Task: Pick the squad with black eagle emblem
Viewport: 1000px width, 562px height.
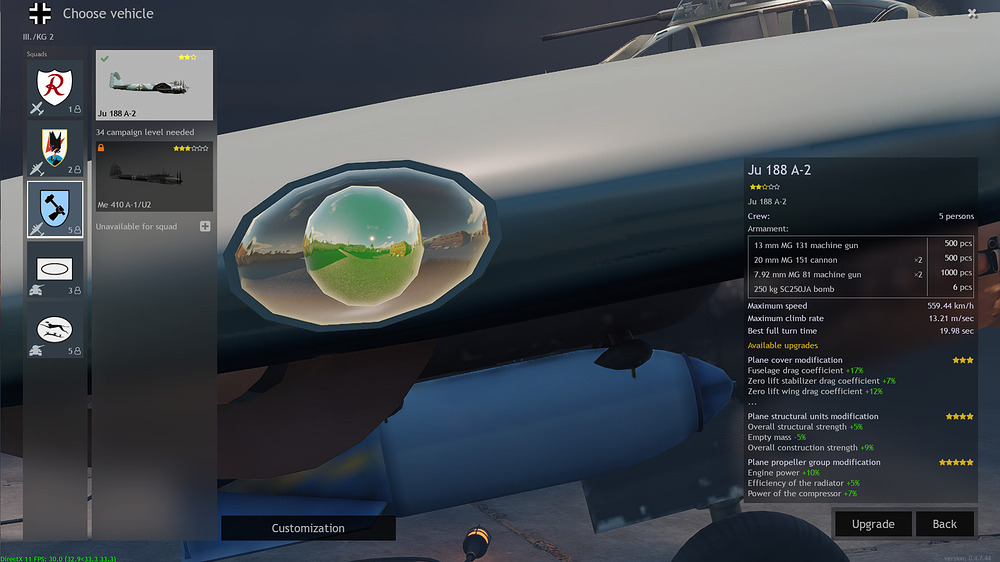Action: pyautogui.click(x=55, y=150)
